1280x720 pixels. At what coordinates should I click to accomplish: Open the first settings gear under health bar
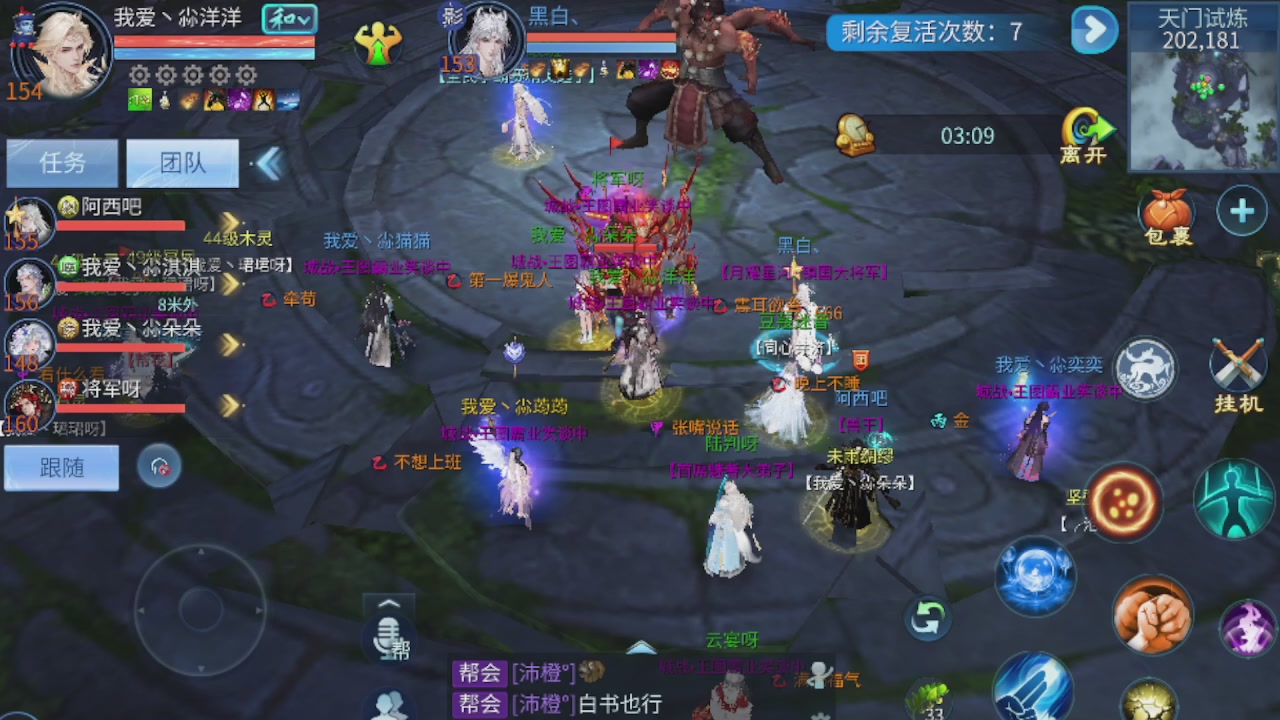pyautogui.click(x=137, y=75)
